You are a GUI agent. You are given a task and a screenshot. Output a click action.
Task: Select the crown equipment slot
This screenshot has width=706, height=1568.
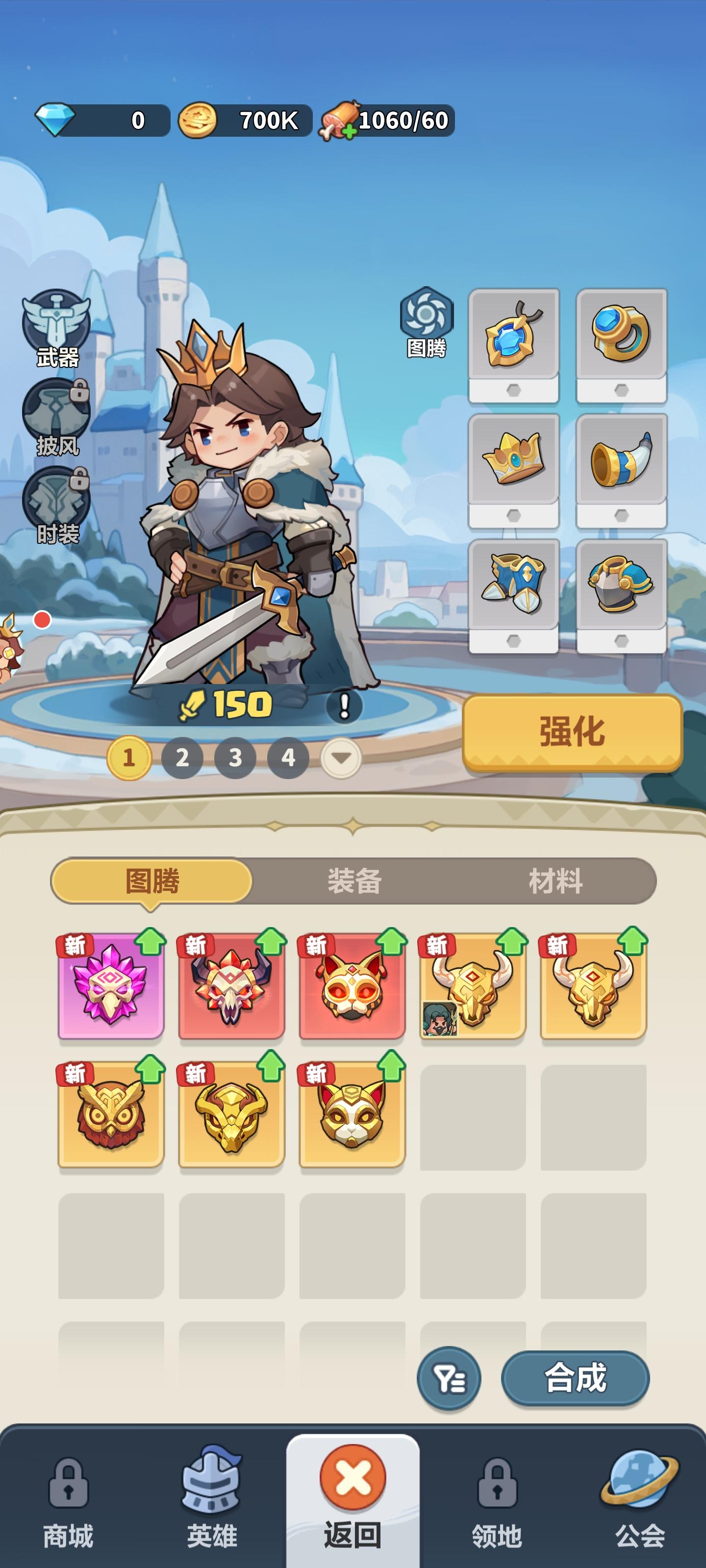click(513, 461)
